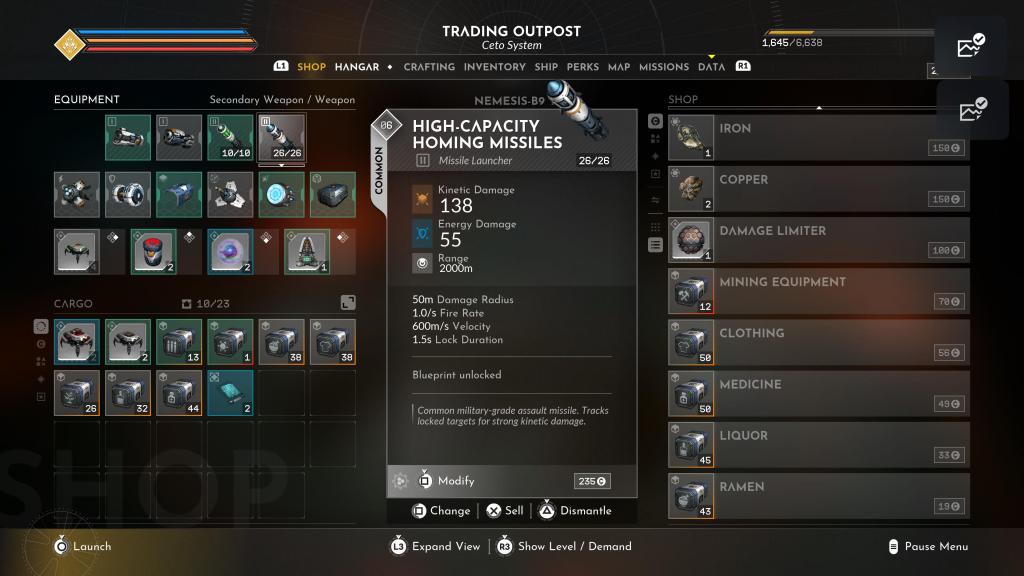1024x576 pixels.
Task: Switch to the Missions tab
Action: pyautogui.click(x=664, y=67)
